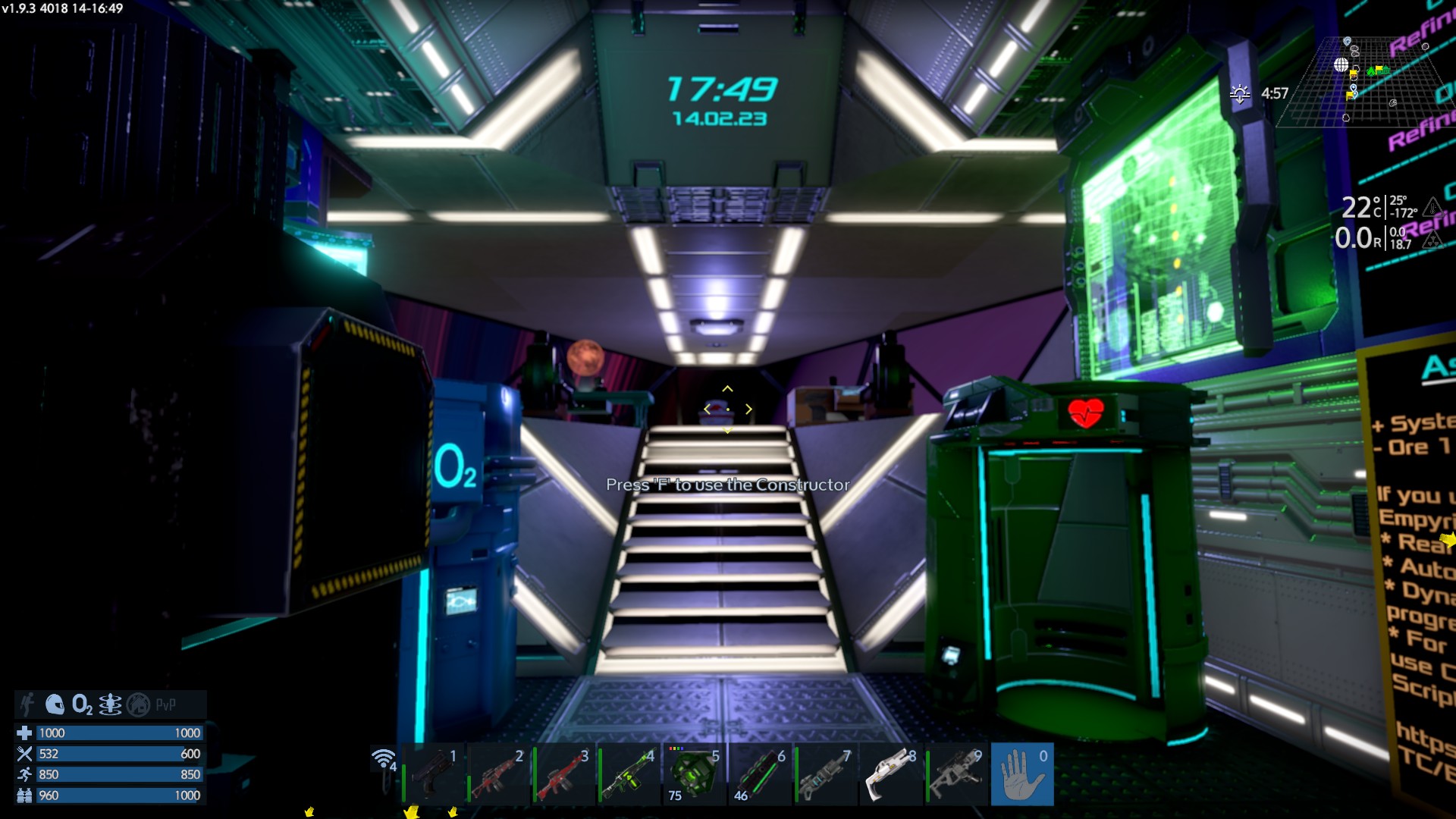
Task: Click the O2 oxygen status icon
Action: [x=82, y=704]
